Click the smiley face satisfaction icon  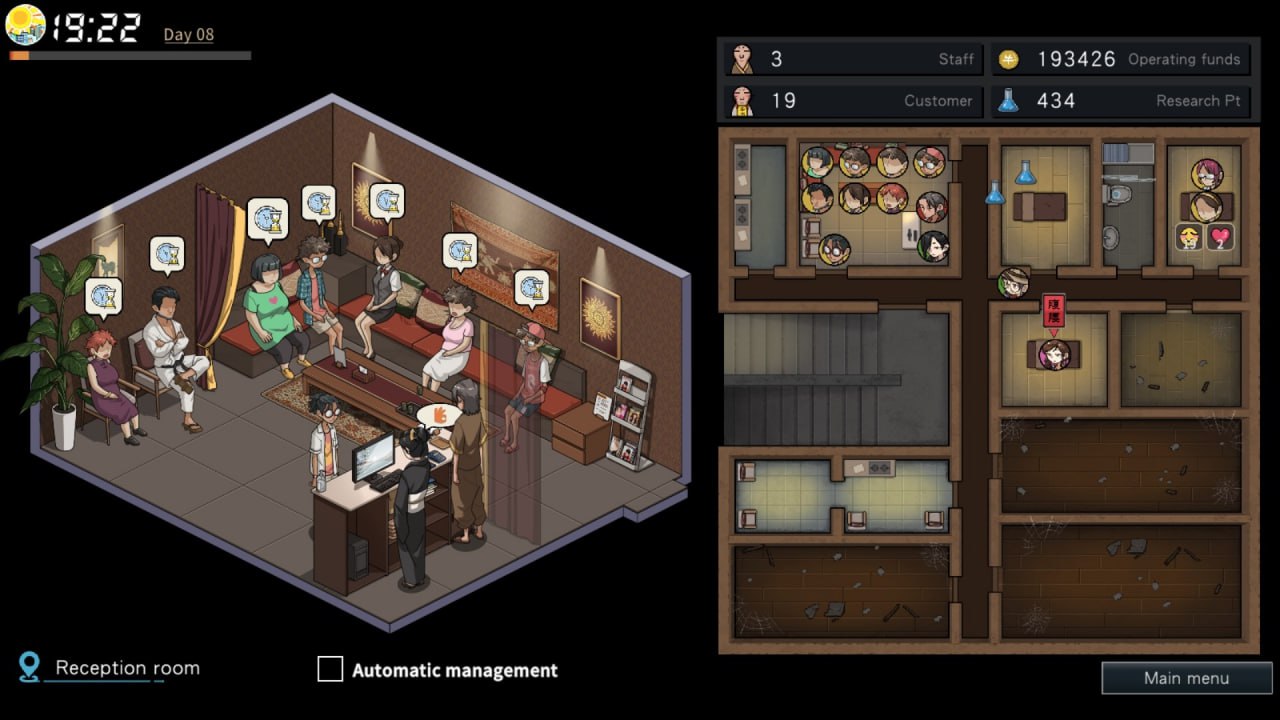pyautogui.click(x=1189, y=237)
